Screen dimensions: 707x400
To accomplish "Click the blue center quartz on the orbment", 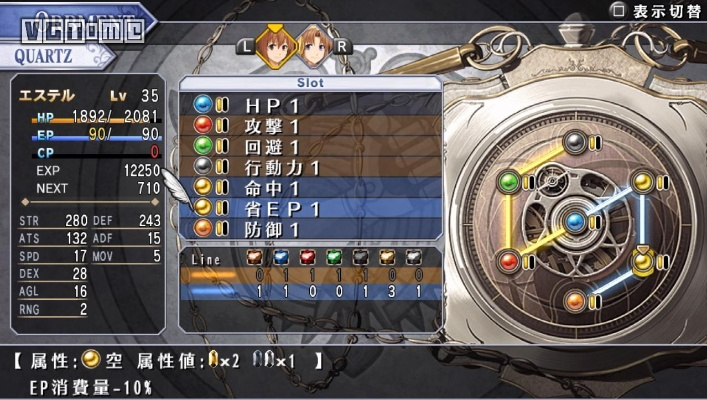I will (575, 221).
